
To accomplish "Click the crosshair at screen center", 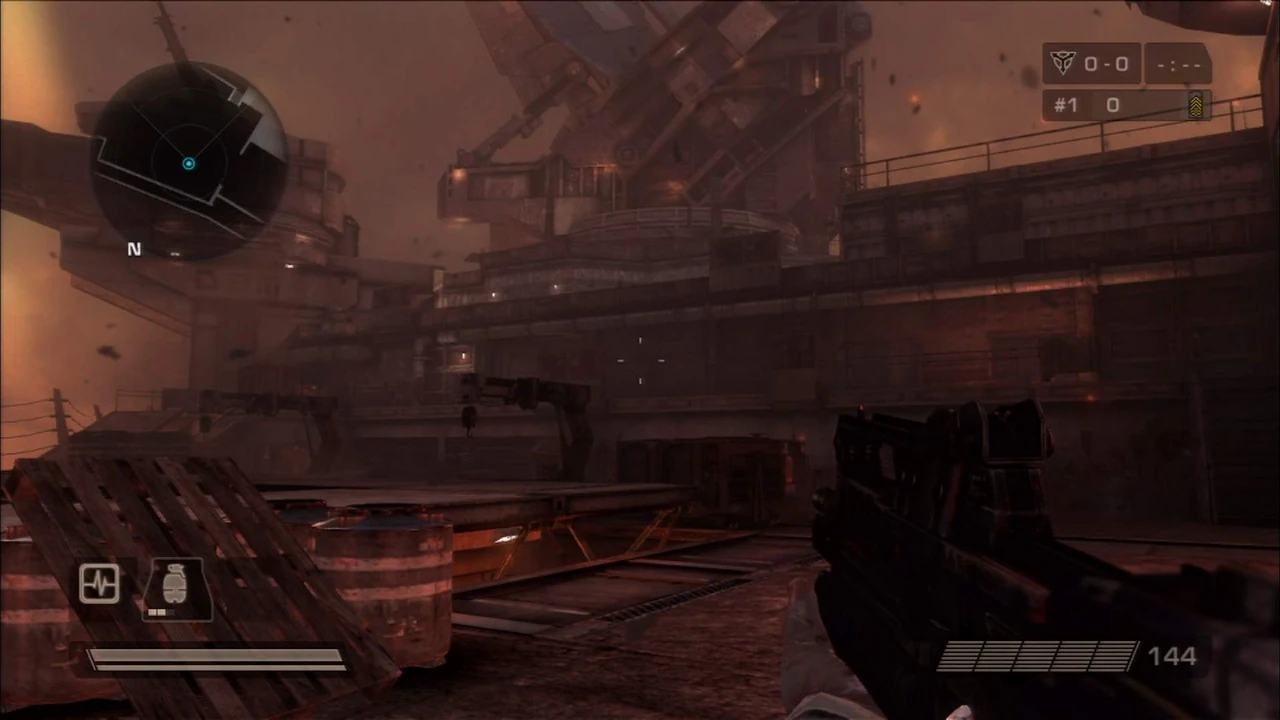I will pyautogui.click(x=640, y=360).
